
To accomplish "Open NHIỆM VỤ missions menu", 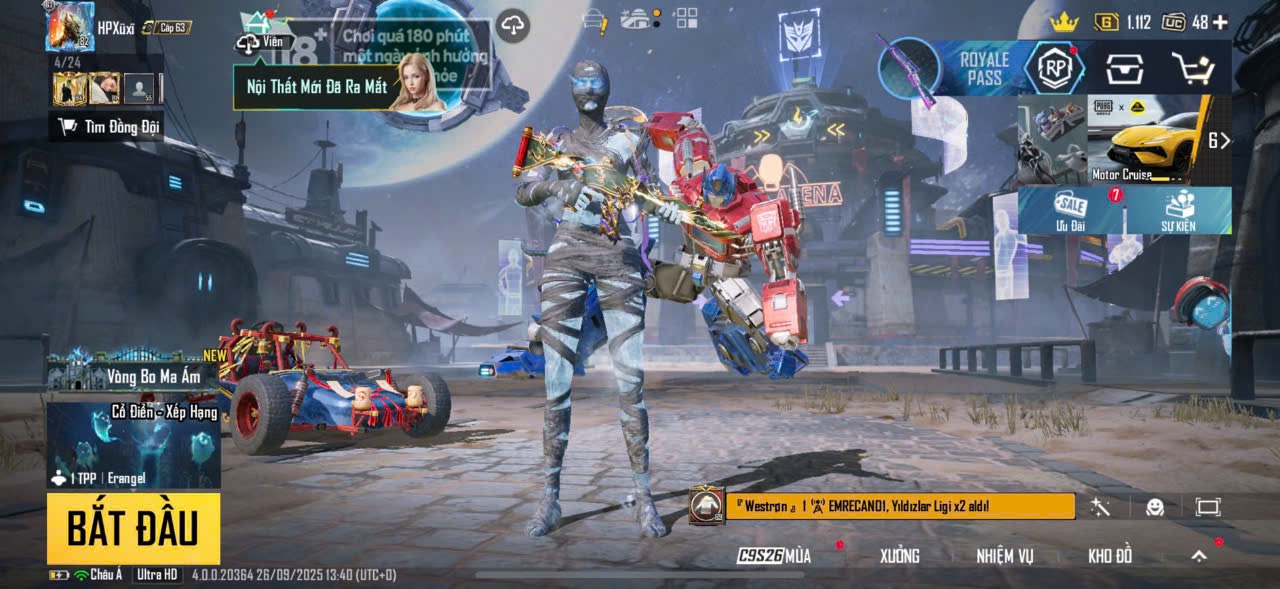I will tap(1005, 556).
